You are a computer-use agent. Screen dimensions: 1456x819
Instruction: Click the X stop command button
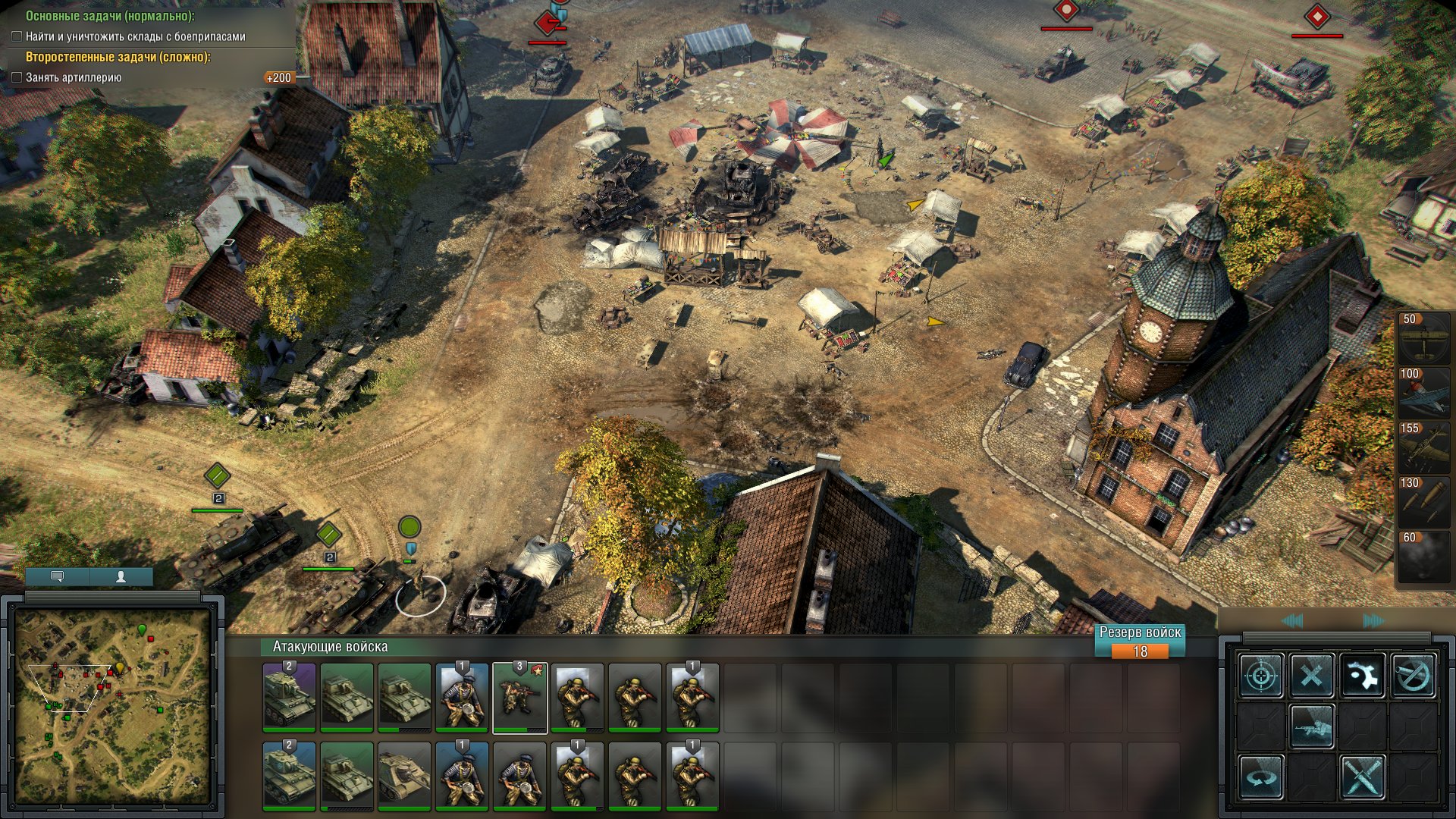(1311, 675)
